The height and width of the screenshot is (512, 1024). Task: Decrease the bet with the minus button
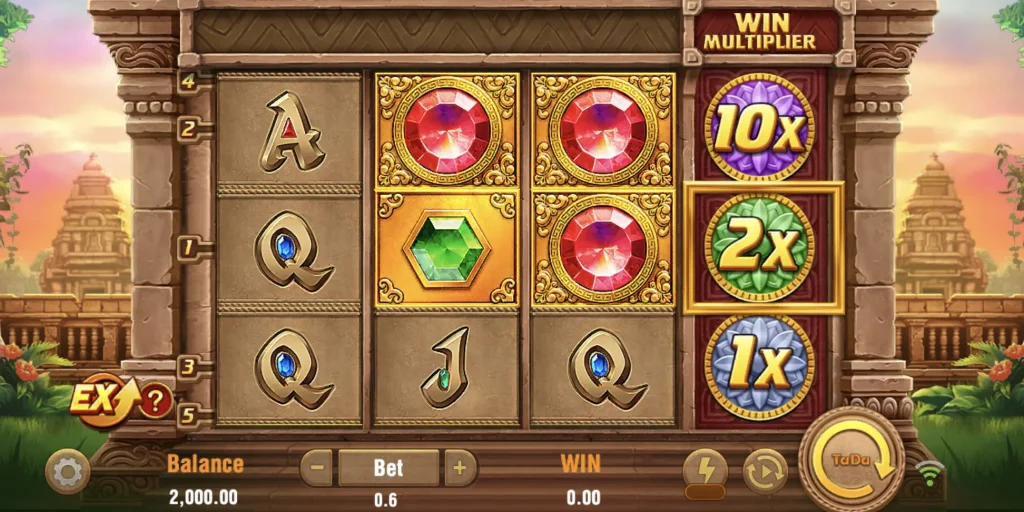(316, 467)
